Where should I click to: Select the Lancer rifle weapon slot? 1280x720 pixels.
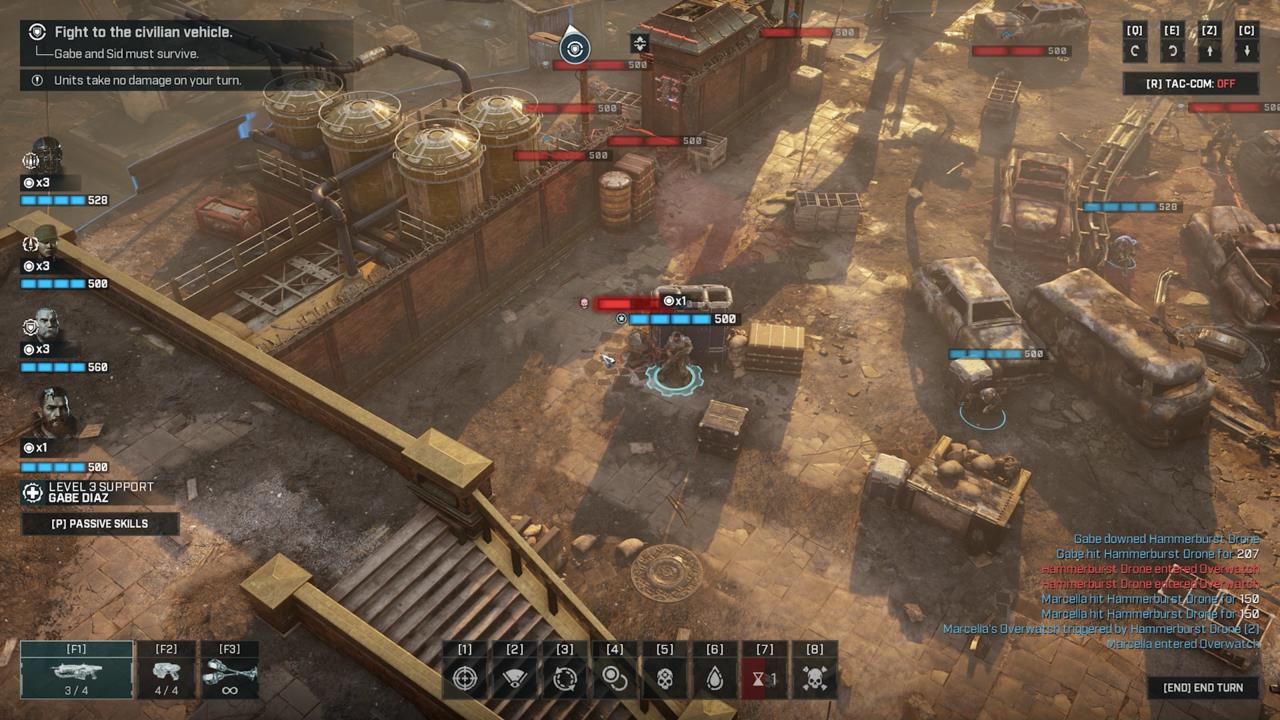click(x=76, y=671)
